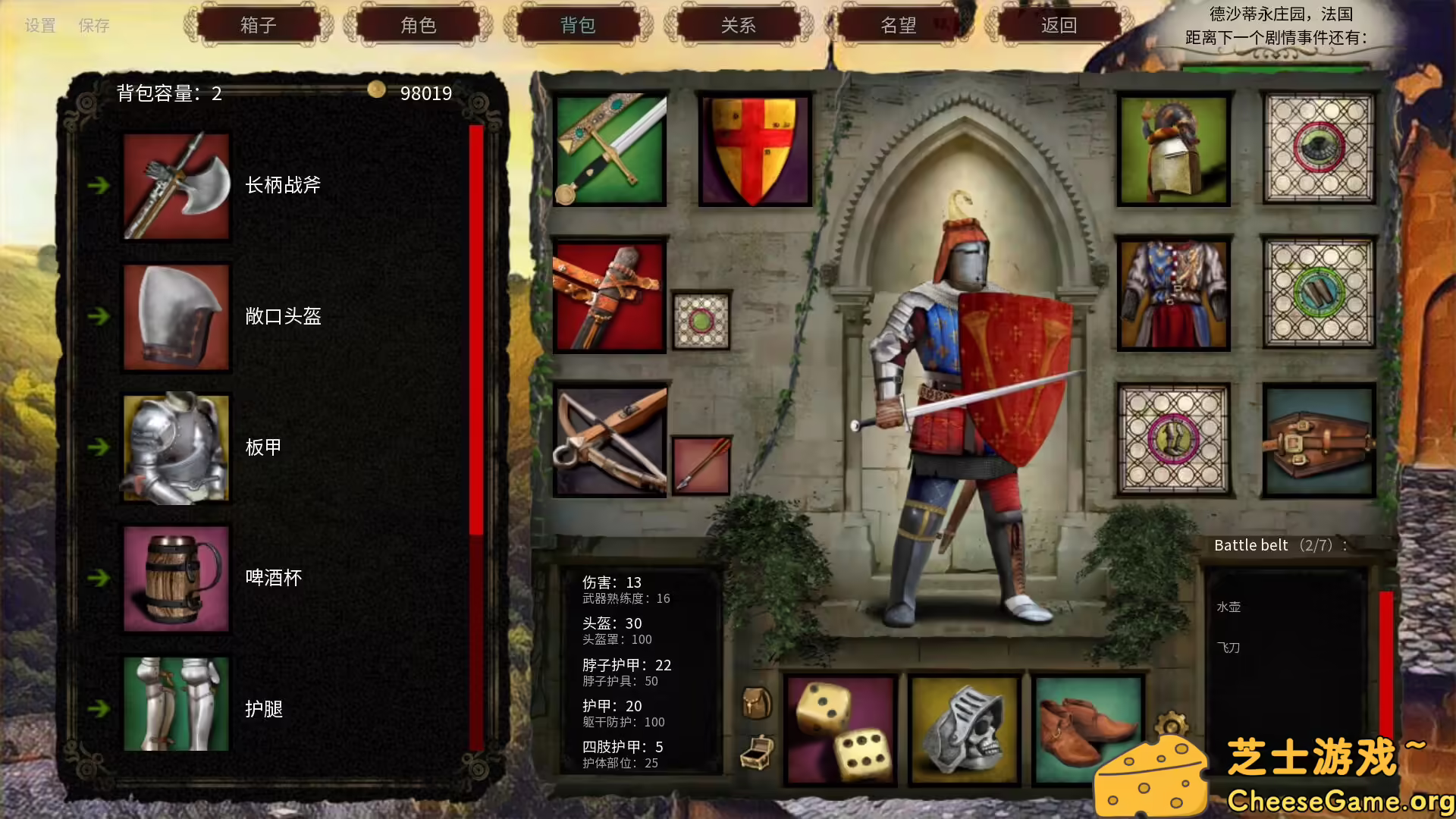This screenshot has height=819, width=1456.
Task: Click the 保存 save button
Action: coord(94,26)
